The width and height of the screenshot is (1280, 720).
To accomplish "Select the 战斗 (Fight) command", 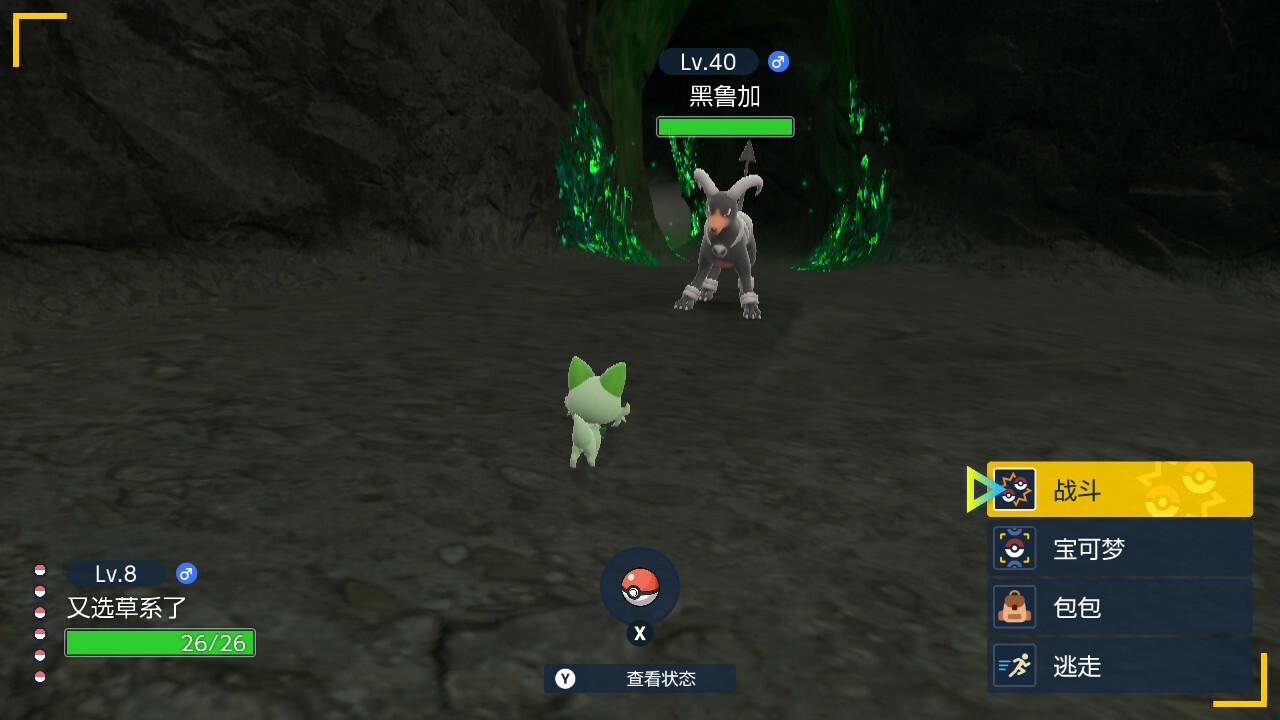I will [x=1119, y=490].
